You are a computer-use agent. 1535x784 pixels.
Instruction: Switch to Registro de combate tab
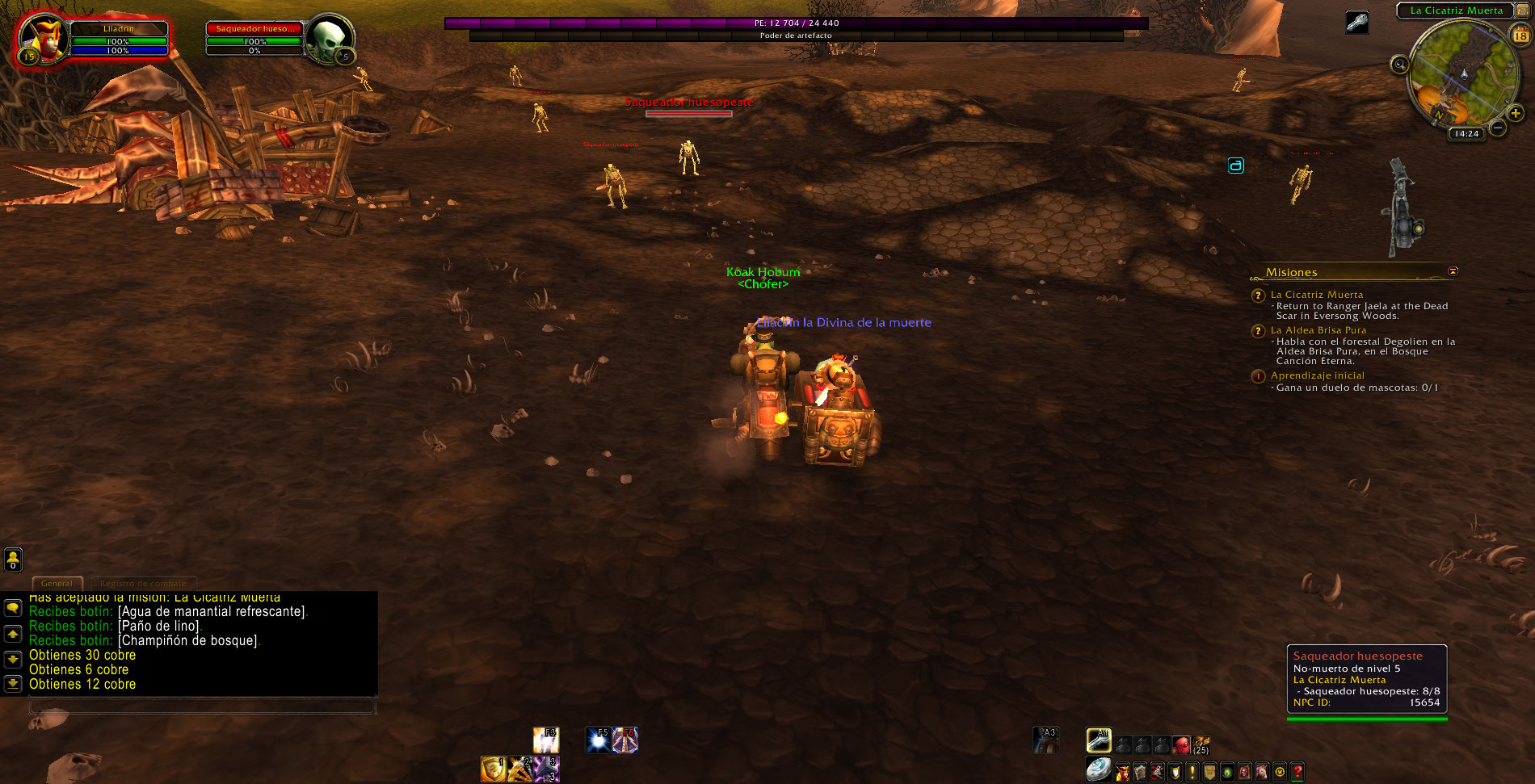(143, 583)
